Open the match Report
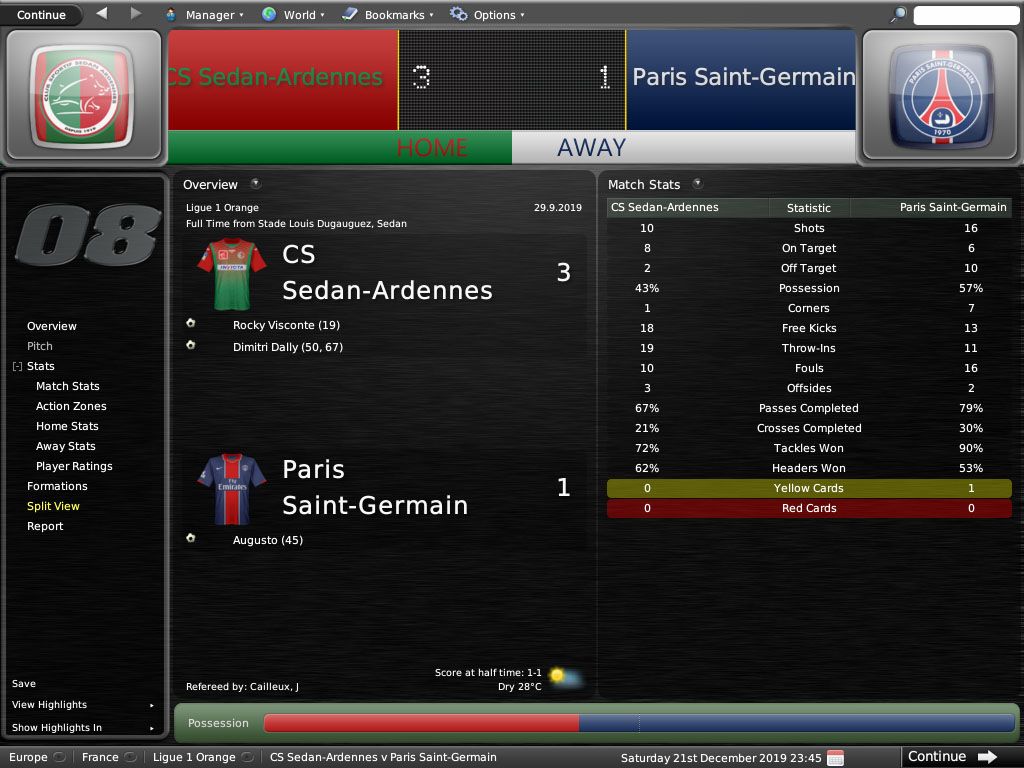This screenshot has height=768, width=1024. point(45,526)
